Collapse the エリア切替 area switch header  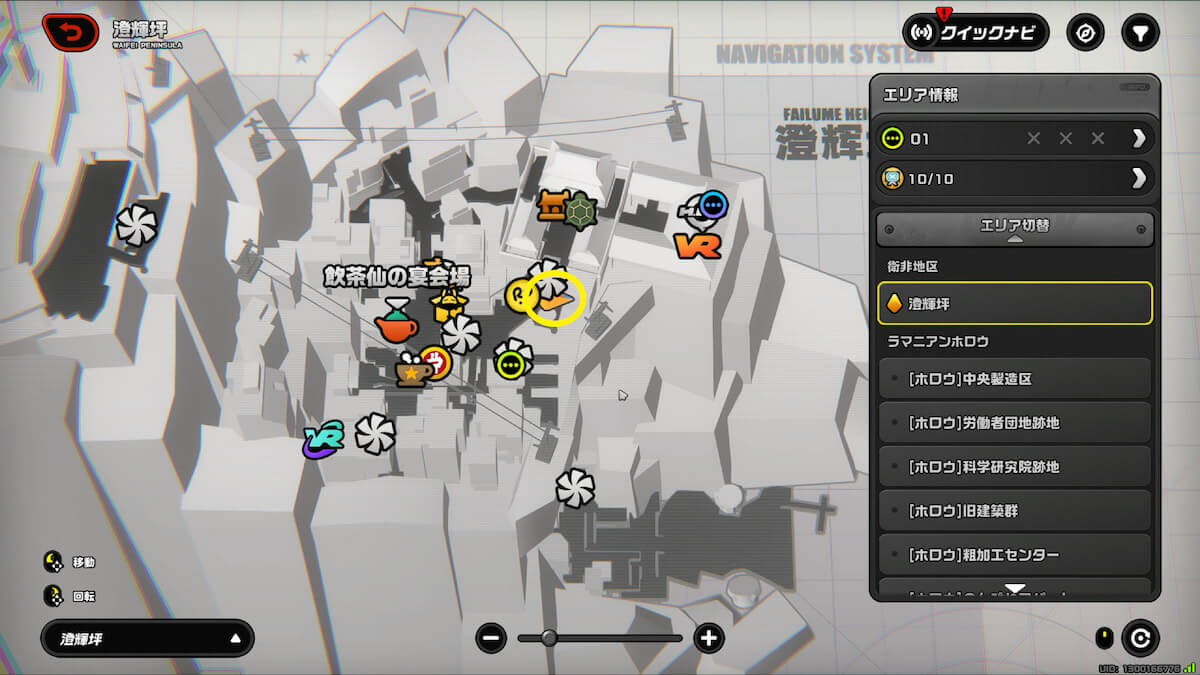(1014, 228)
